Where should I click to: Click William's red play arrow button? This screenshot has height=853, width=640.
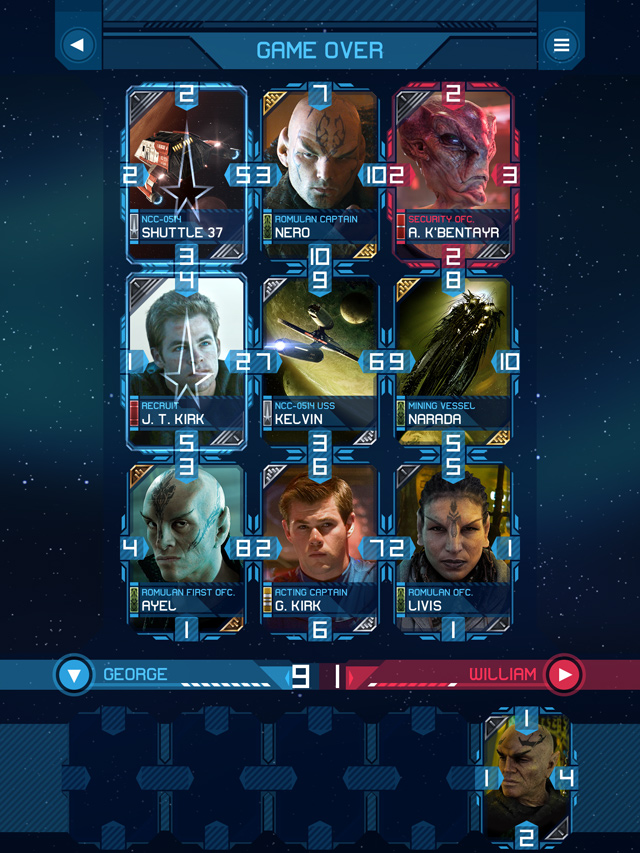564,675
